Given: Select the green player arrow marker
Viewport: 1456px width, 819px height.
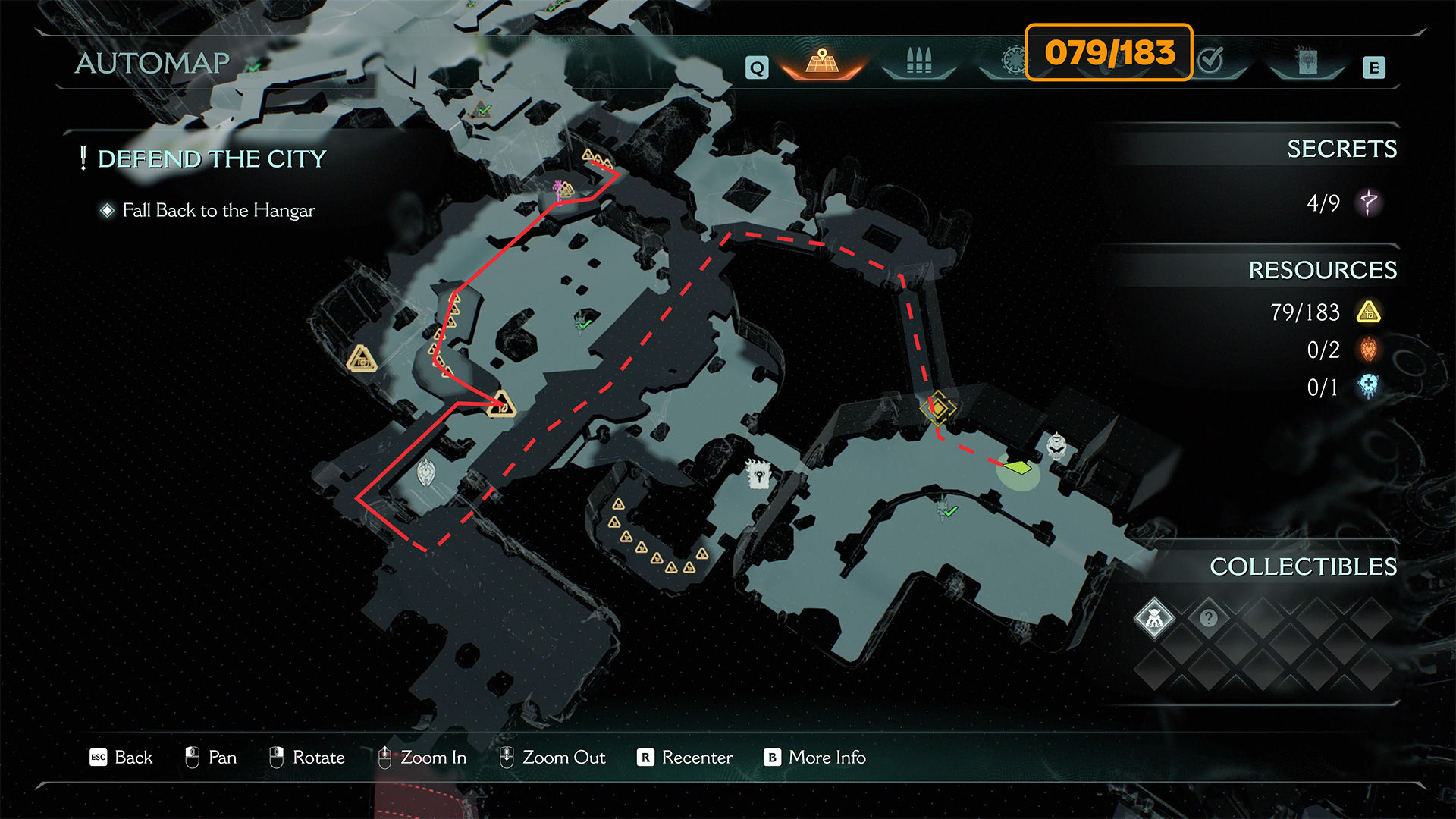Looking at the screenshot, I should point(1018,466).
